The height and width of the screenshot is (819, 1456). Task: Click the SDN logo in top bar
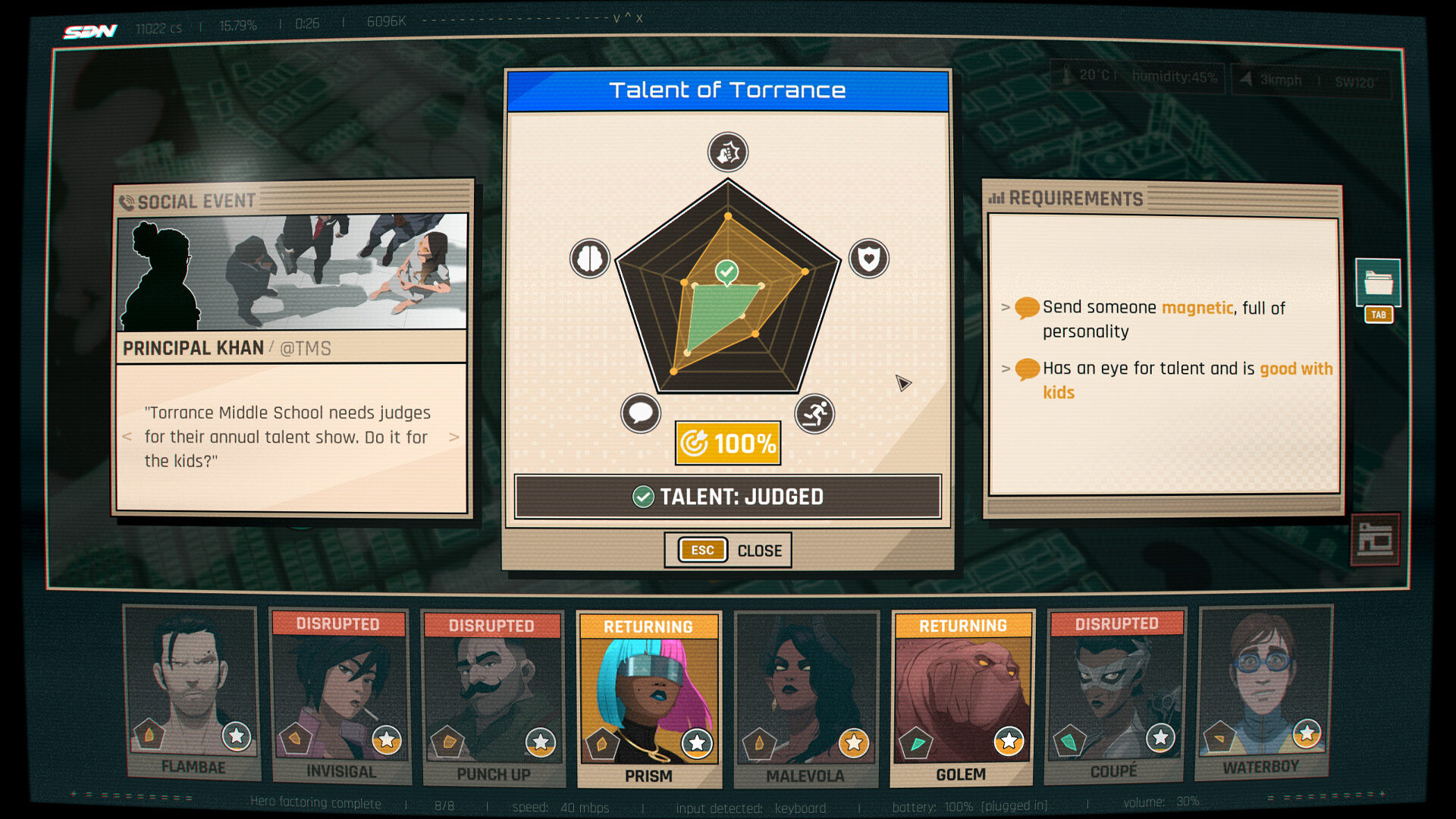[x=90, y=31]
